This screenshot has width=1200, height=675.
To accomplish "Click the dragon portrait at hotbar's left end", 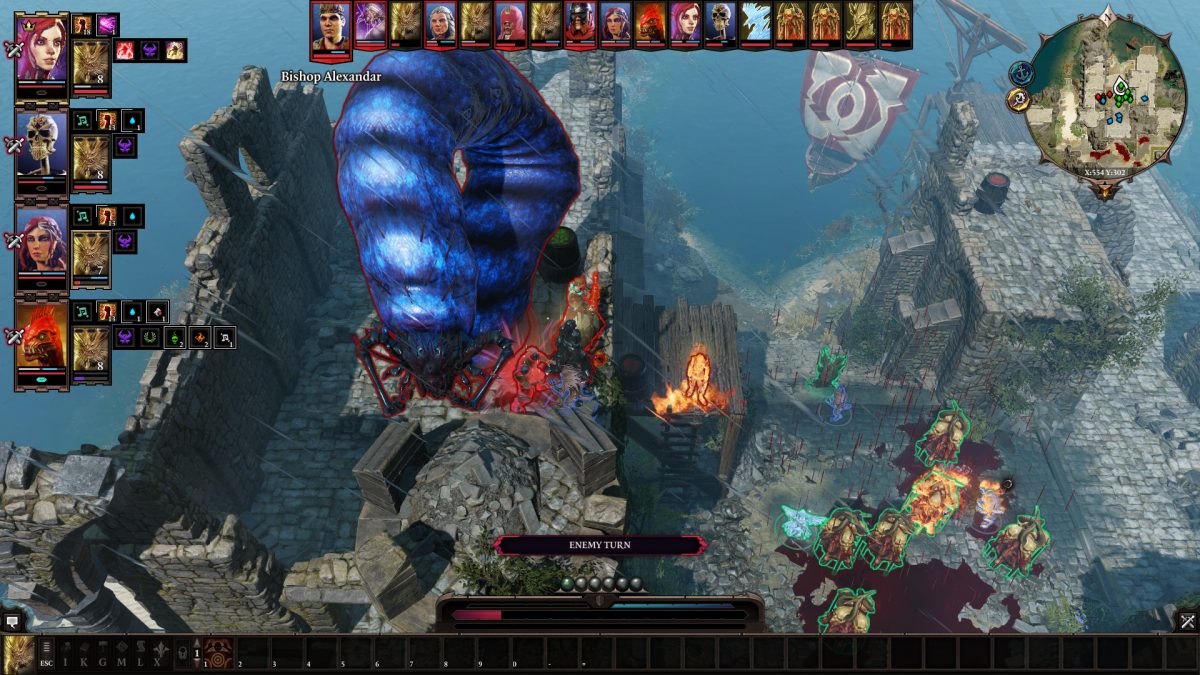I will [17, 655].
